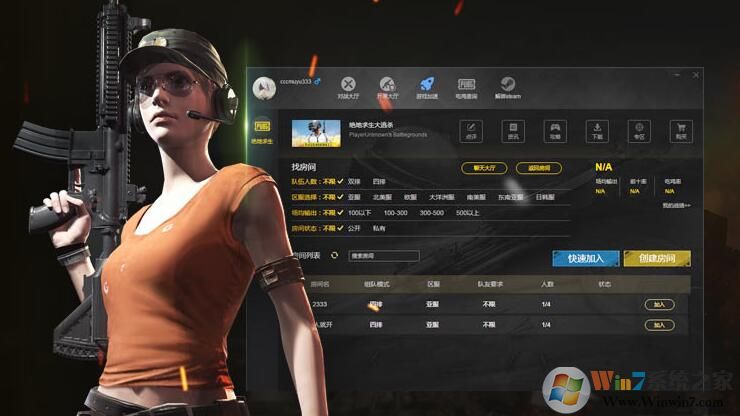Open the 吃鸡查询 stats lookup

pyautogui.click(x=466, y=88)
